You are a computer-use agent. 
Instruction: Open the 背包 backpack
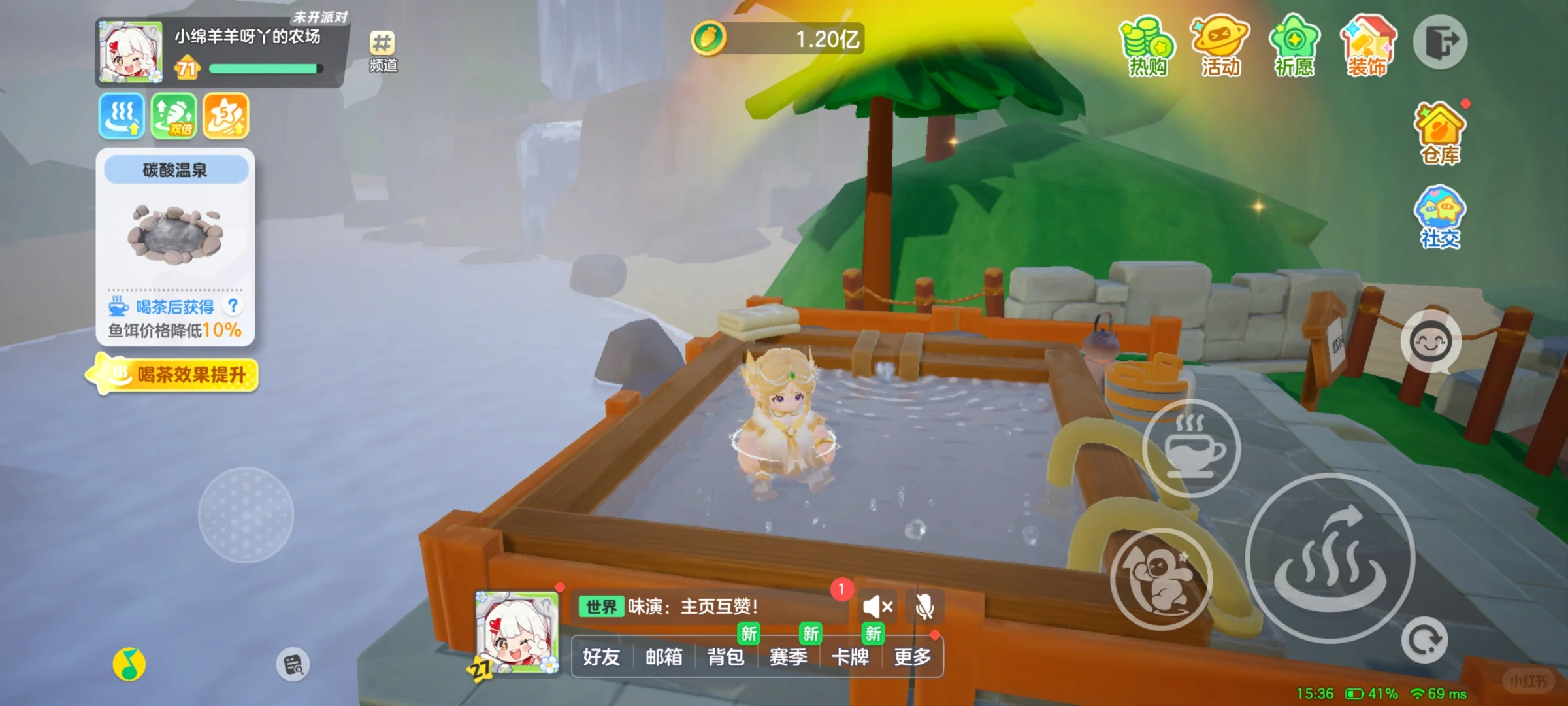[x=726, y=656]
